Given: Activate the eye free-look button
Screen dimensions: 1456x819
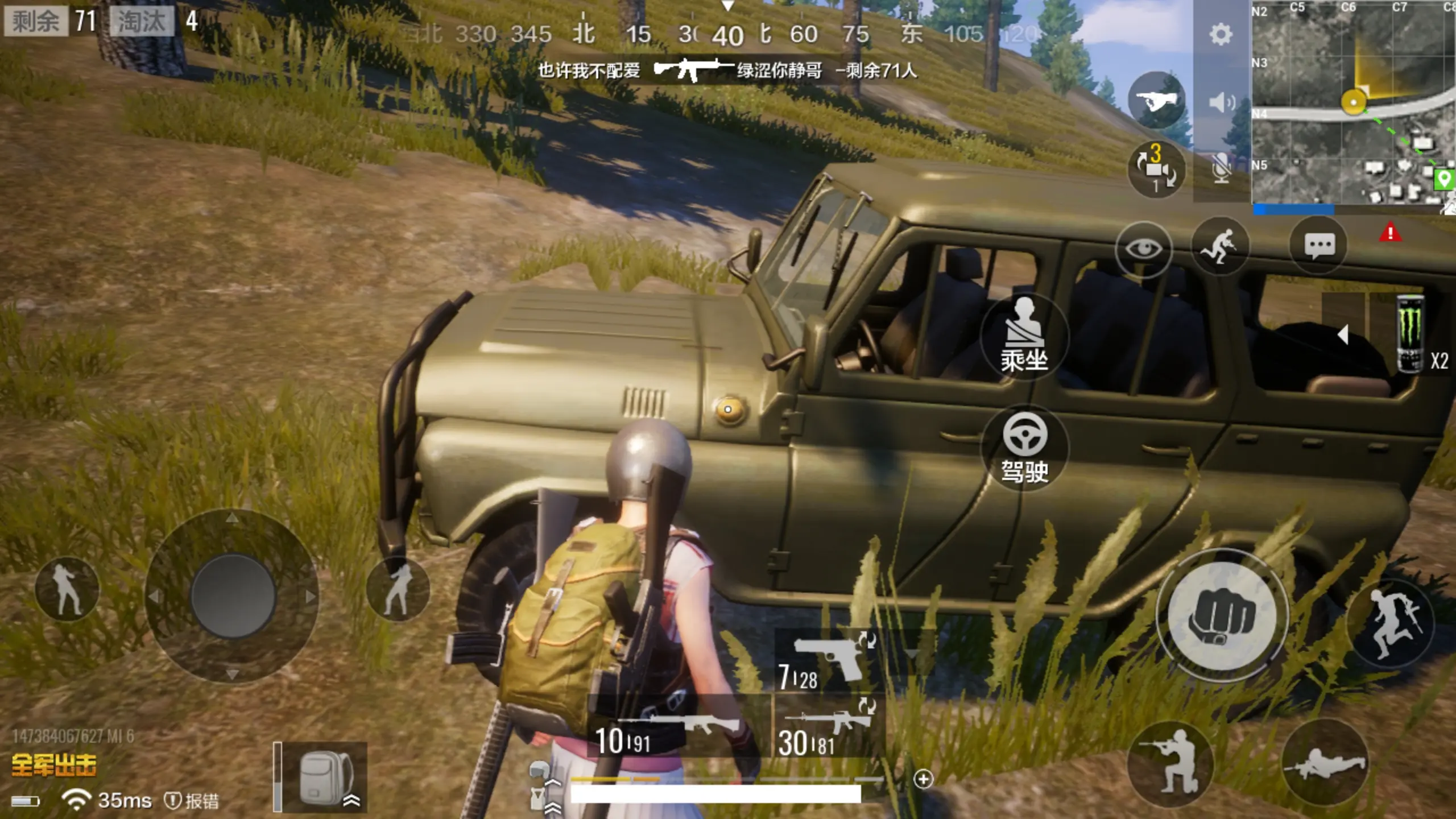Looking at the screenshot, I should tap(1144, 249).
